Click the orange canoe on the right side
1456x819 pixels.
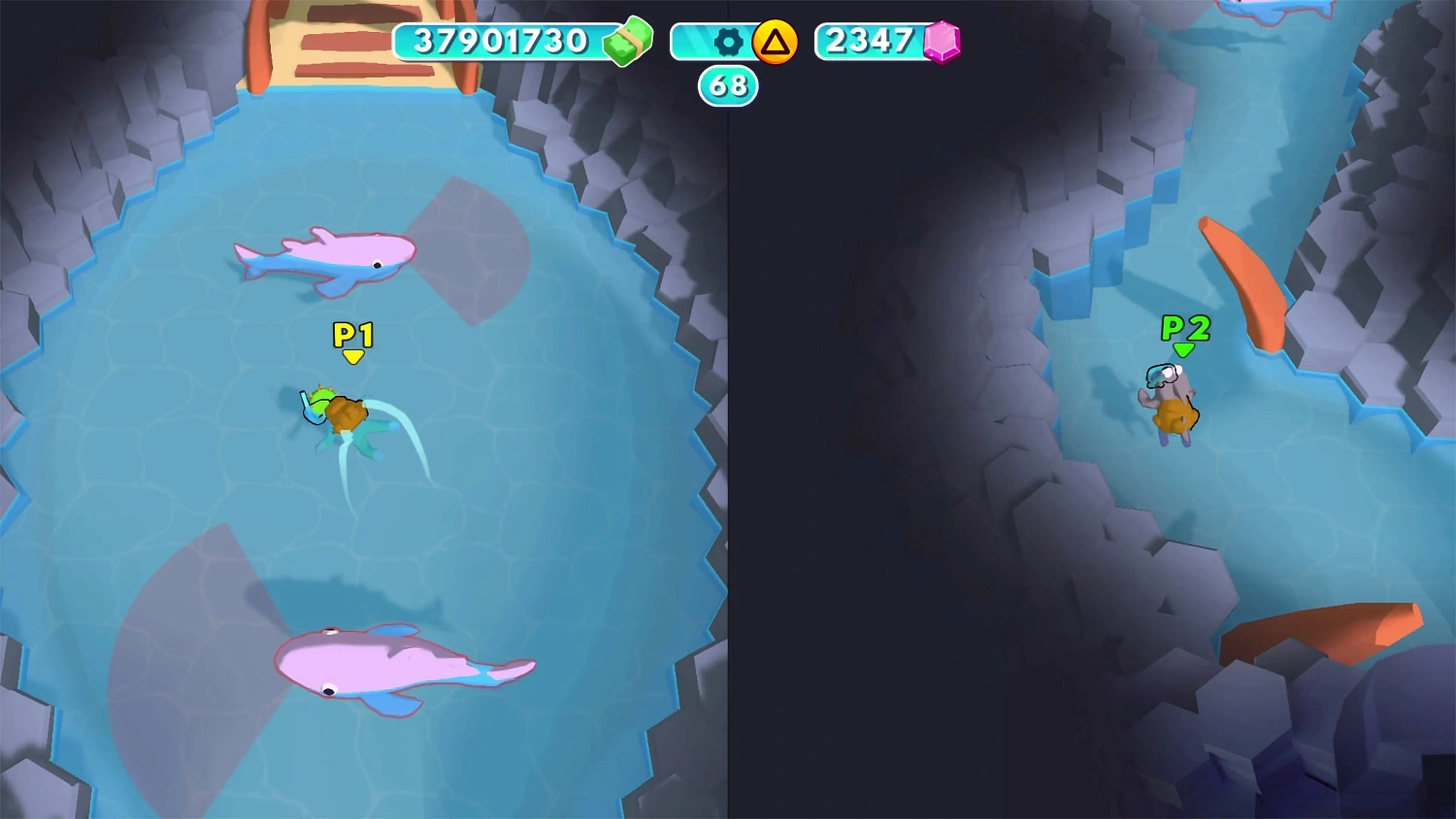(x=1247, y=286)
